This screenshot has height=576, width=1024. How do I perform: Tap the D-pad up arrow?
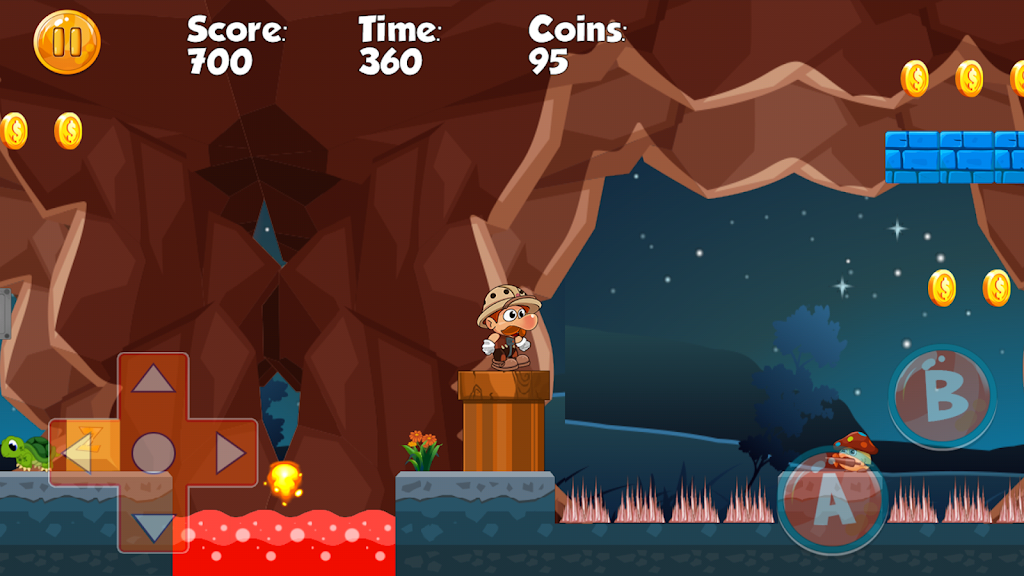(153, 379)
